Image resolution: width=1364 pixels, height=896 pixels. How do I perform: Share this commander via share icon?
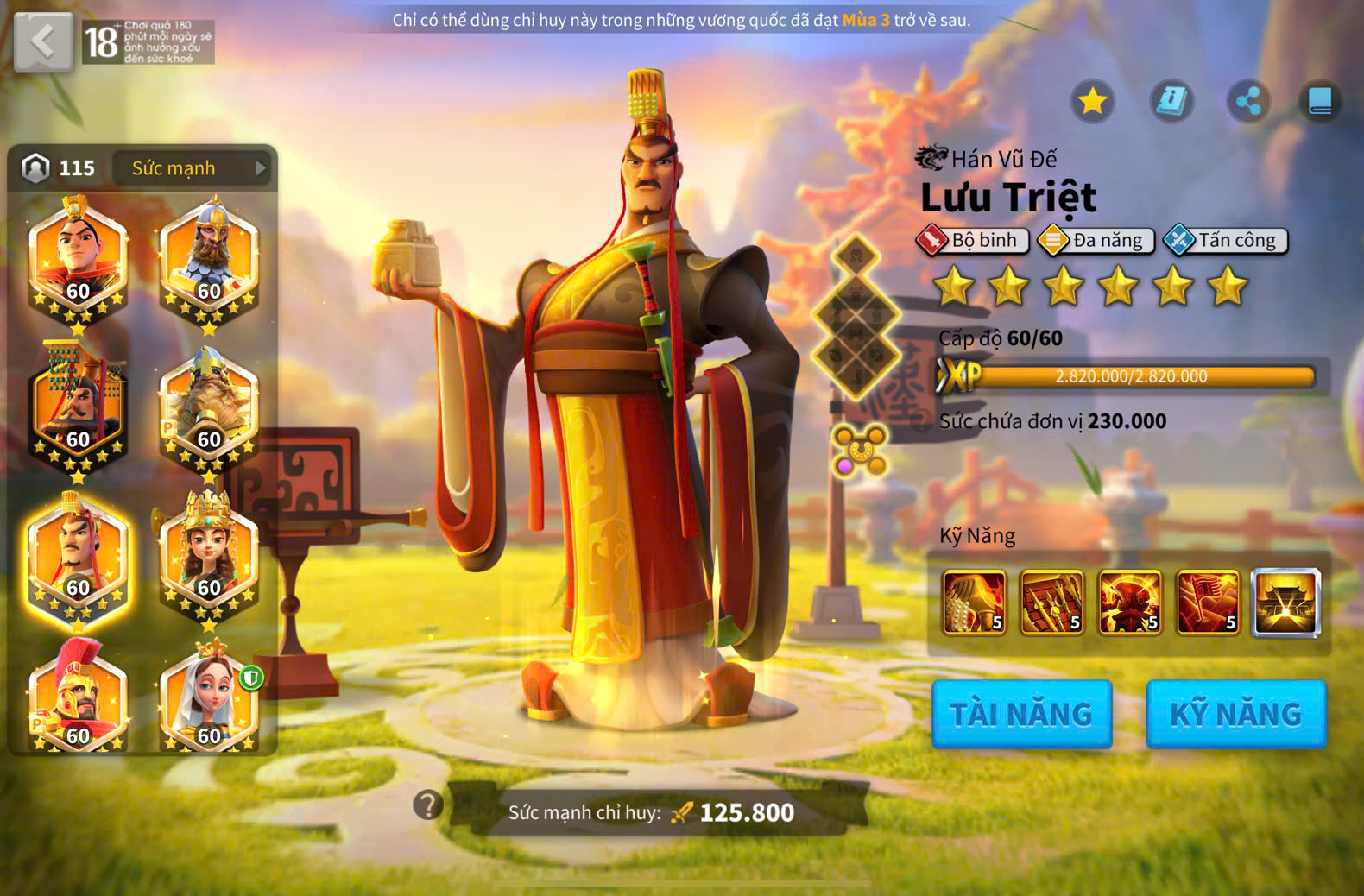pos(1248,102)
